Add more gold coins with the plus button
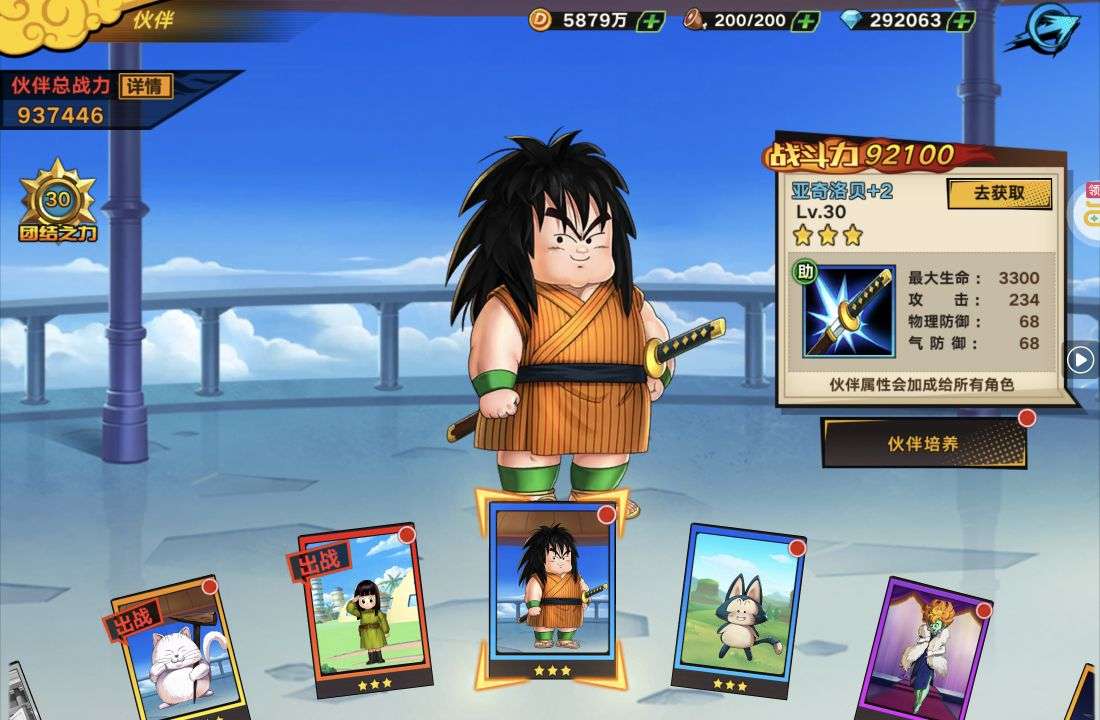 [650, 21]
